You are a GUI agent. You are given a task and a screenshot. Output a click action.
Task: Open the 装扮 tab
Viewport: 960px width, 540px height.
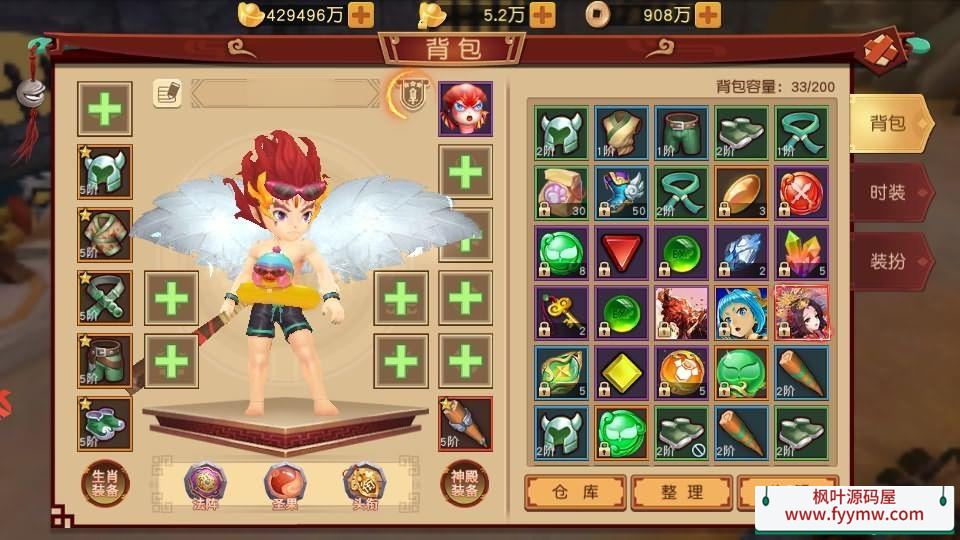click(889, 261)
